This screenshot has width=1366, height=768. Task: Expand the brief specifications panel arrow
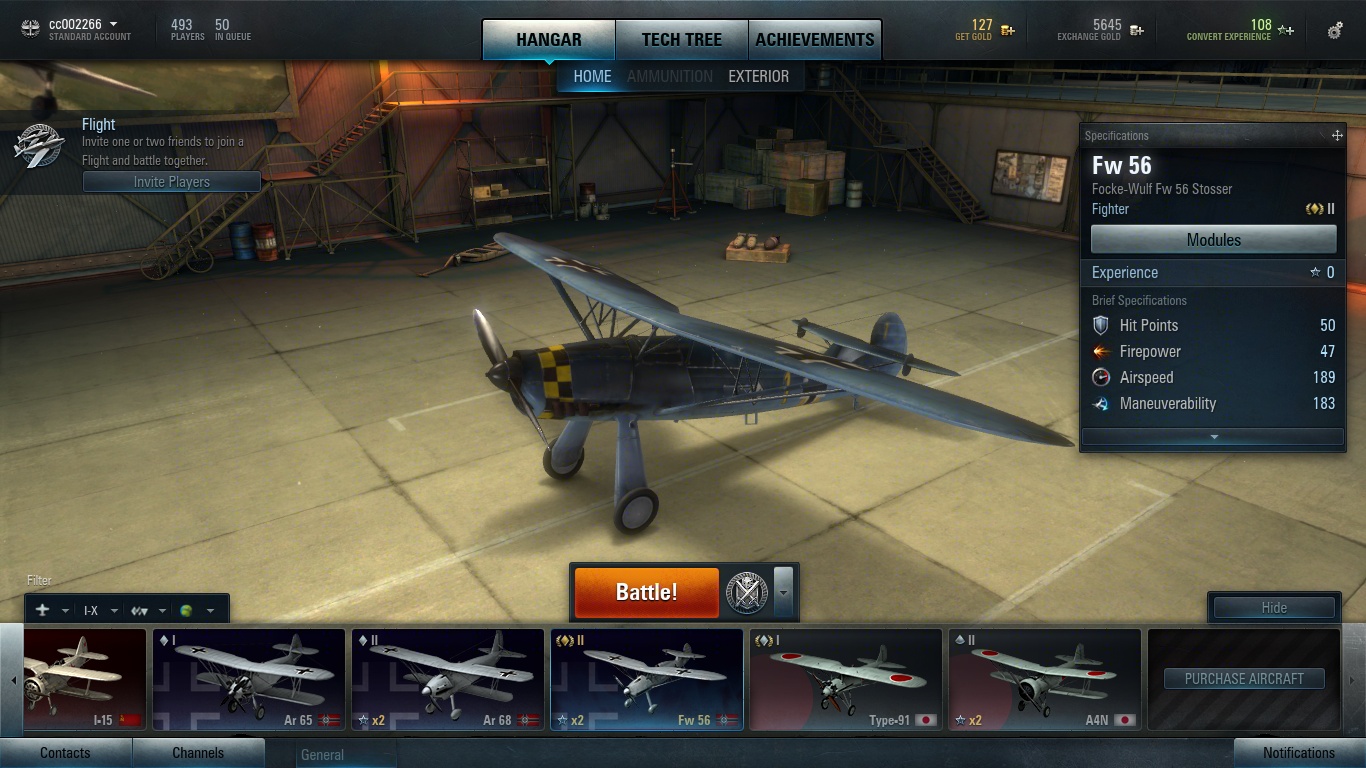[x=1213, y=437]
